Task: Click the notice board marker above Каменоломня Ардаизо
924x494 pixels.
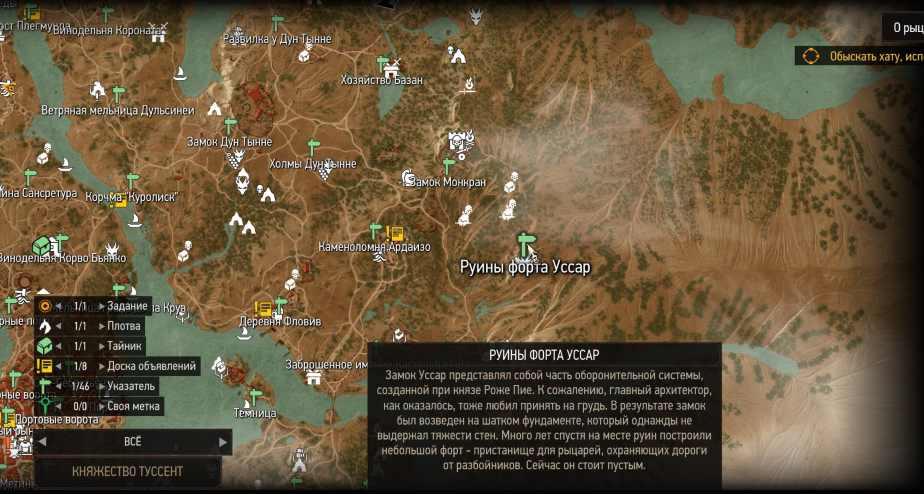Action: [x=394, y=233]
